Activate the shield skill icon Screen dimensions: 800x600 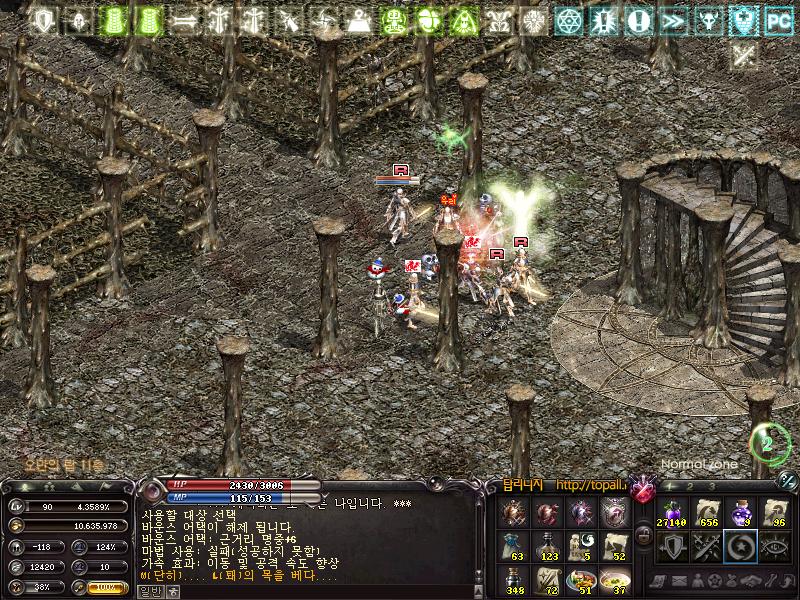coord(670,547)
